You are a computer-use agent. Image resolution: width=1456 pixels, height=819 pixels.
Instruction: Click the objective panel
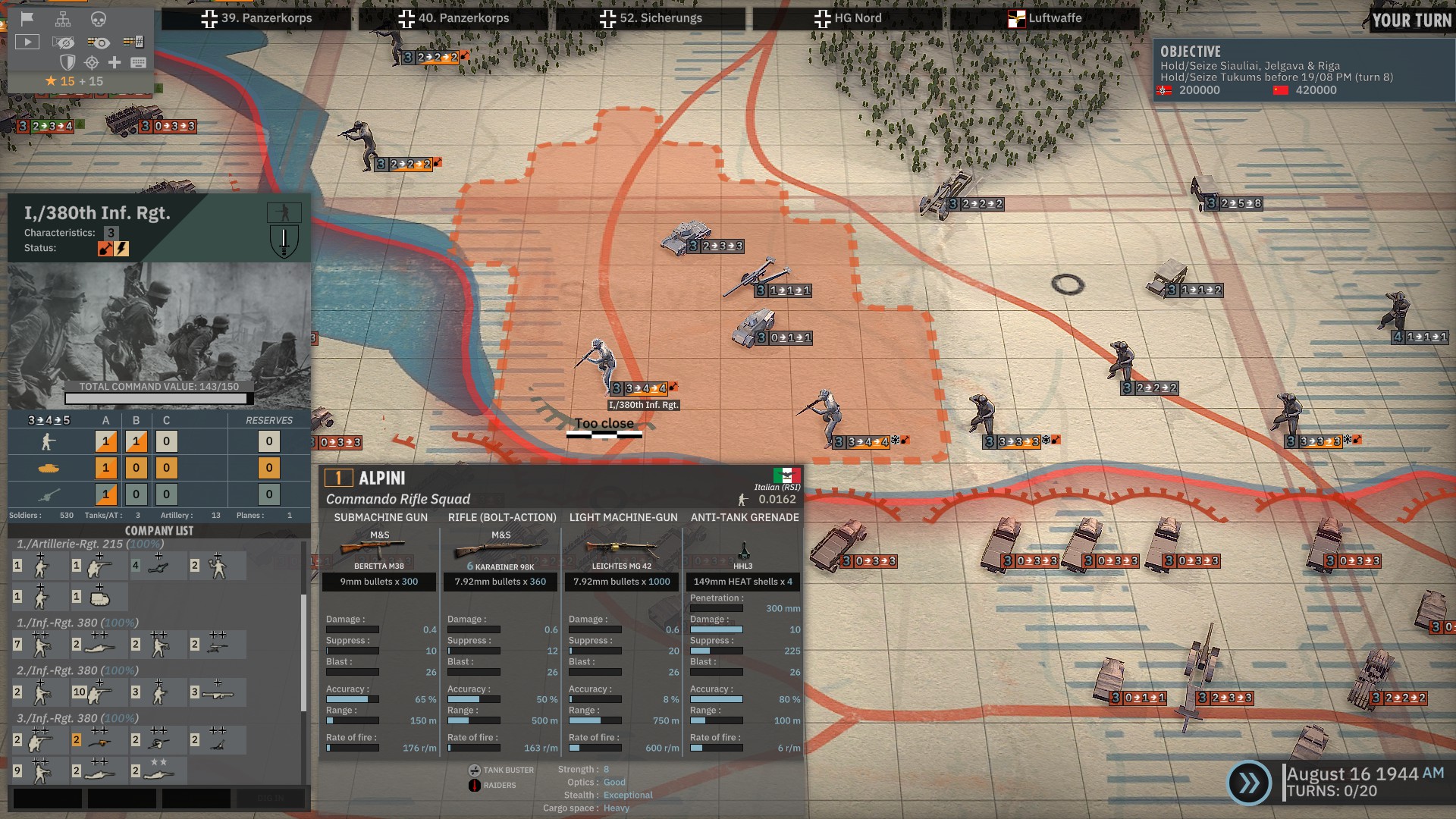(x=1303, y=71)
